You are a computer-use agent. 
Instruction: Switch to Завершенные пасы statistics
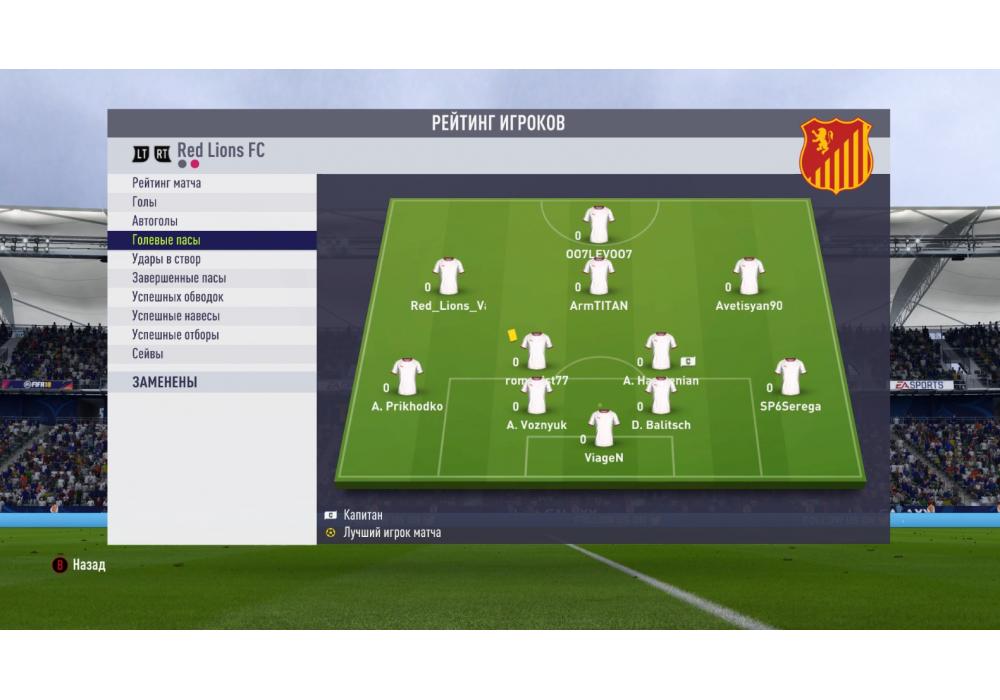tap(179, 279)
